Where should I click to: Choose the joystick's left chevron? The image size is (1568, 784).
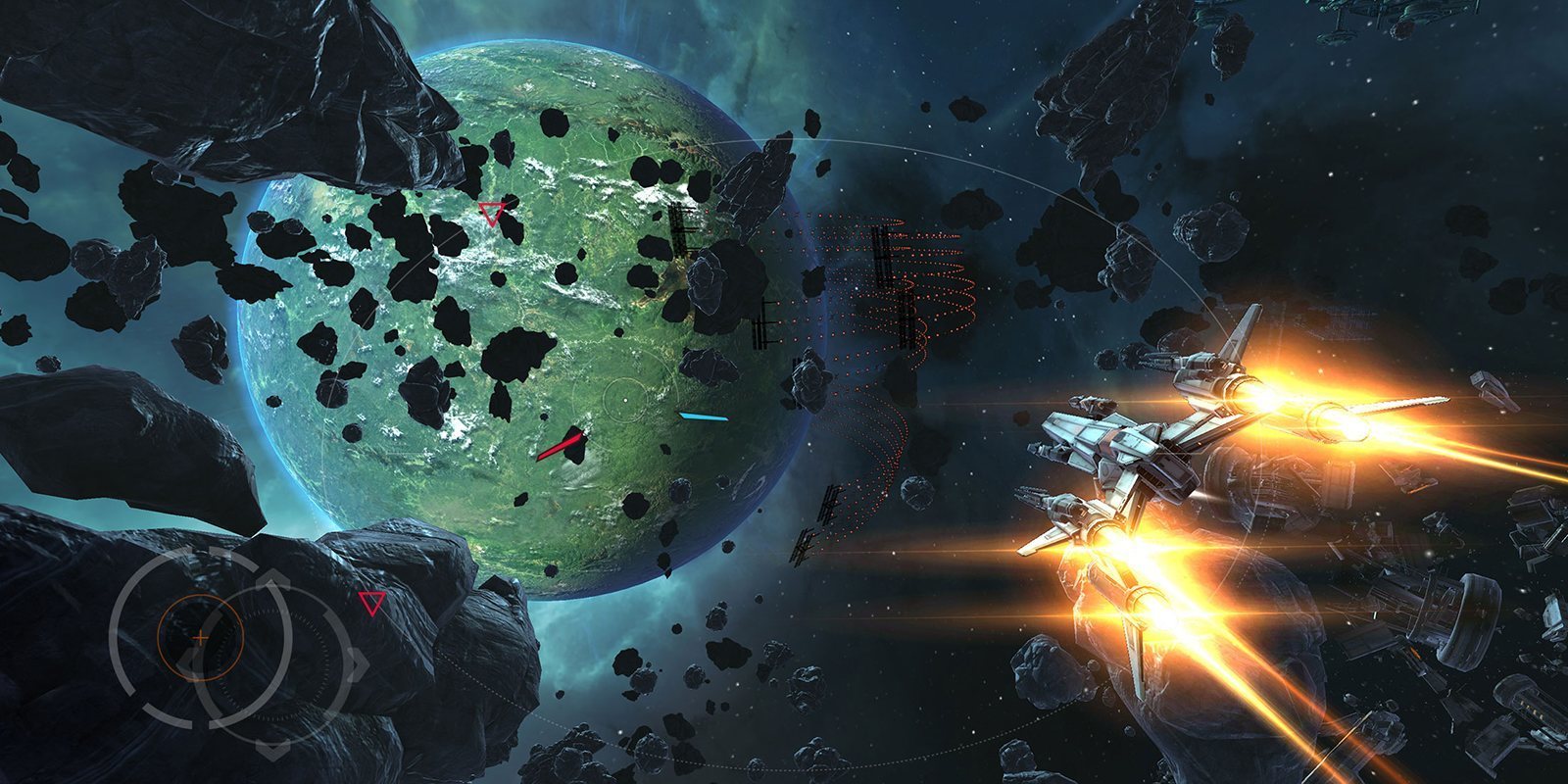pyautogui.click(x=188, y=664)
